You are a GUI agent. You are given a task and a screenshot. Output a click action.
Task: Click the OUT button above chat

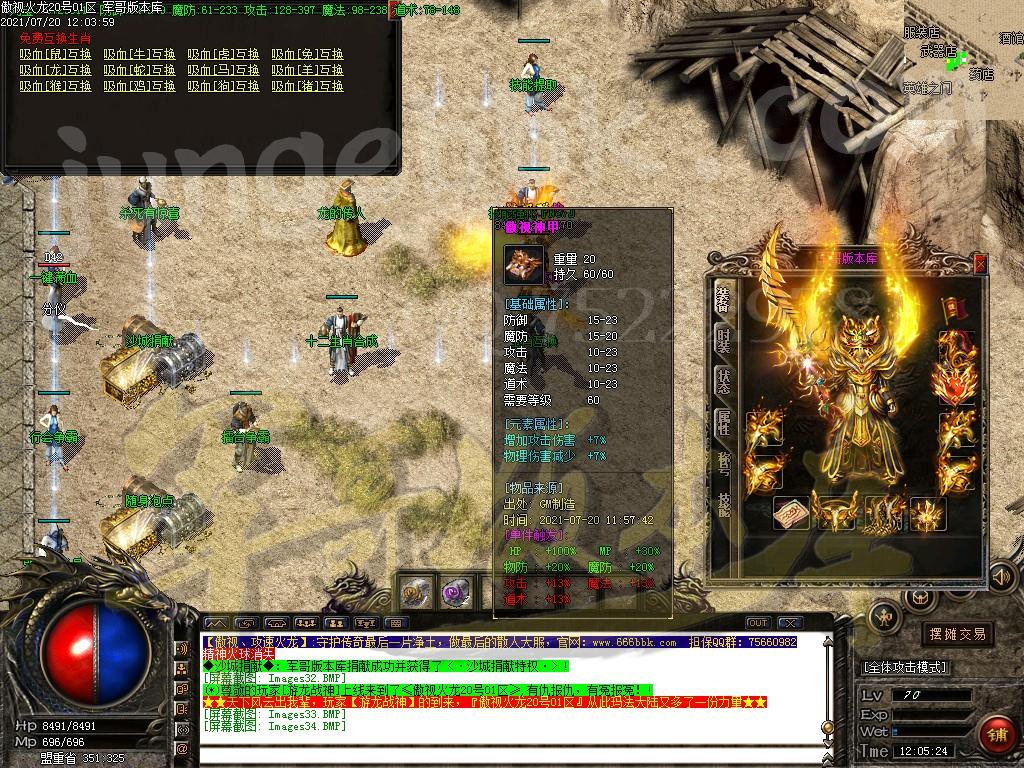[758, 623]
